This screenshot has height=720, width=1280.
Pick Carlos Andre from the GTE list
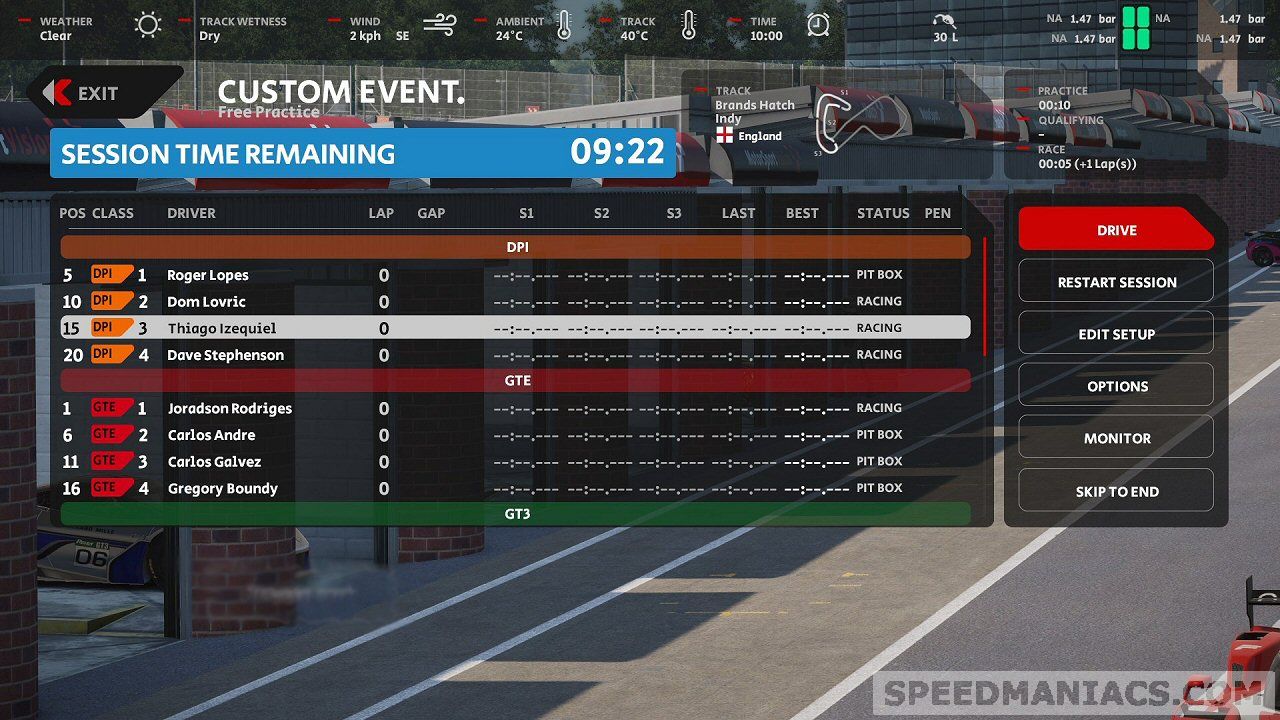211,435
